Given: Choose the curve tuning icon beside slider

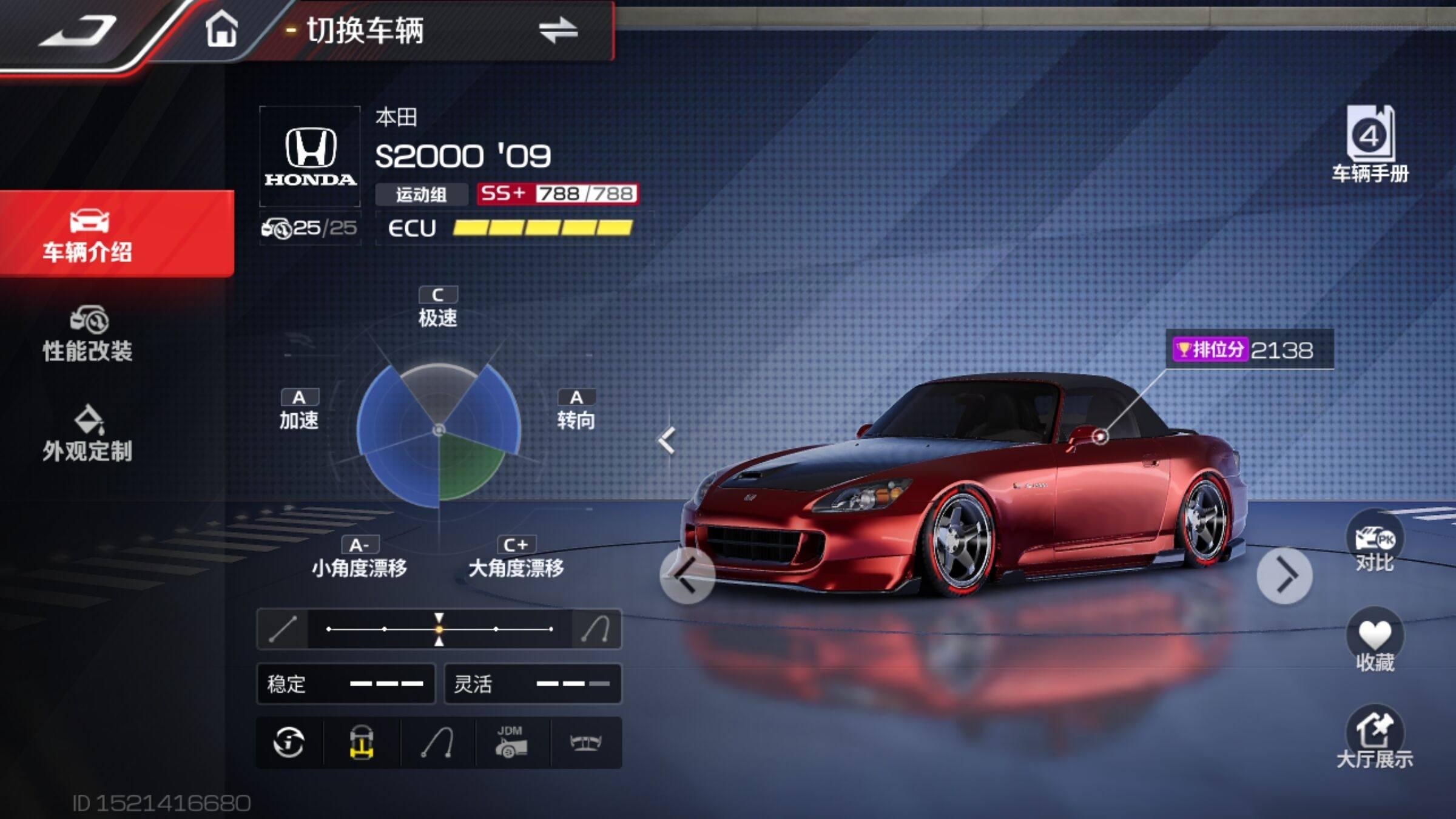Looking at the screenshot, I should (x=596, y=629).
